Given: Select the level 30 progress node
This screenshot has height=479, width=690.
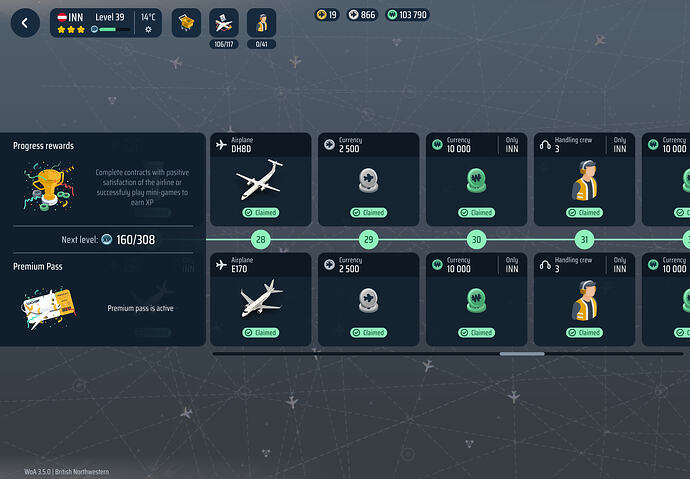Looking at the screenshot, I should 476,239.
